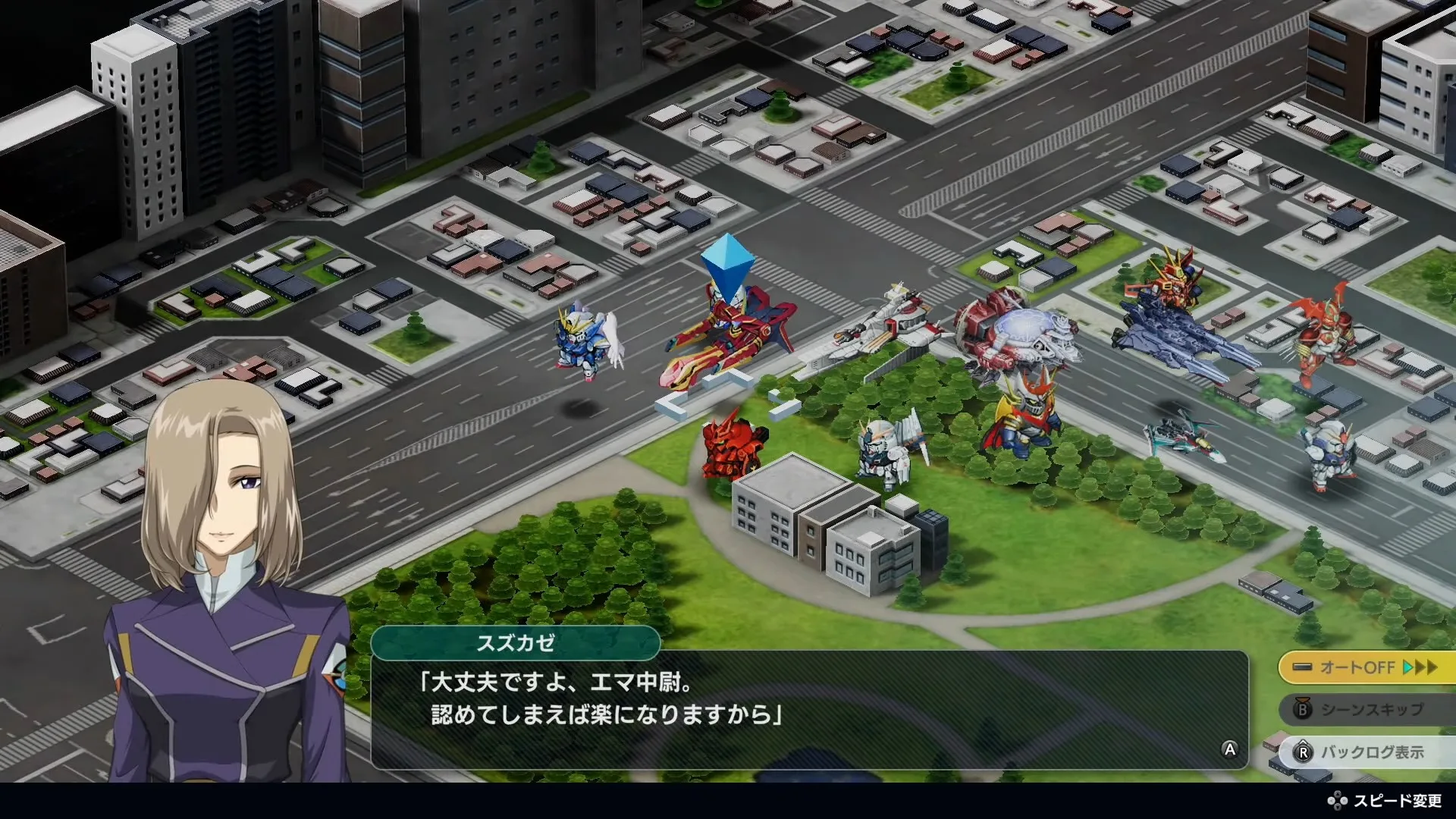Toggle the オートOFF auto-advance button
The height and width of the screenshot is (819, 1456).
tap(1367, 667)
